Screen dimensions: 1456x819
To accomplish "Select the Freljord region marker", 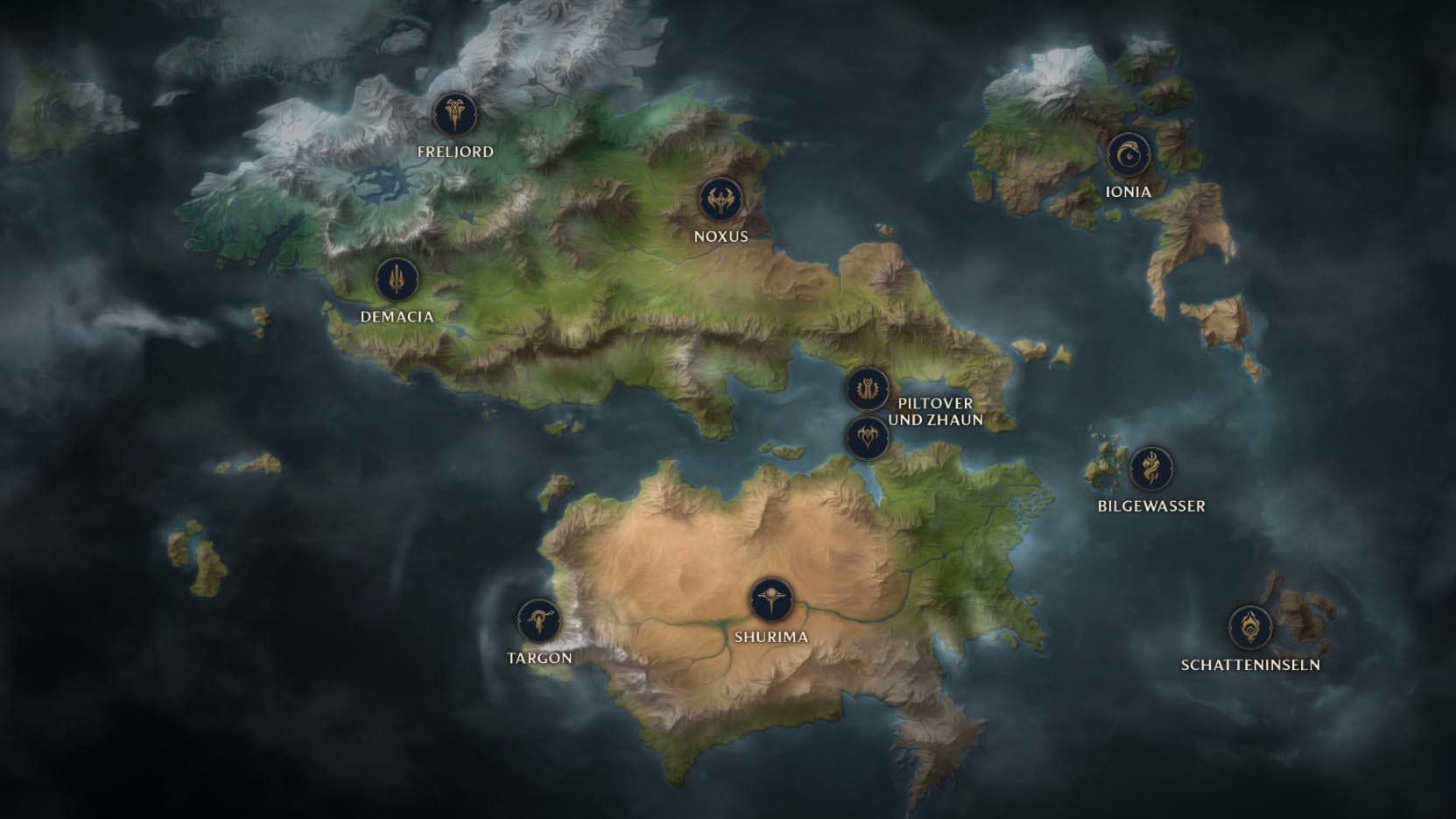I will click(x=454, y=114).
